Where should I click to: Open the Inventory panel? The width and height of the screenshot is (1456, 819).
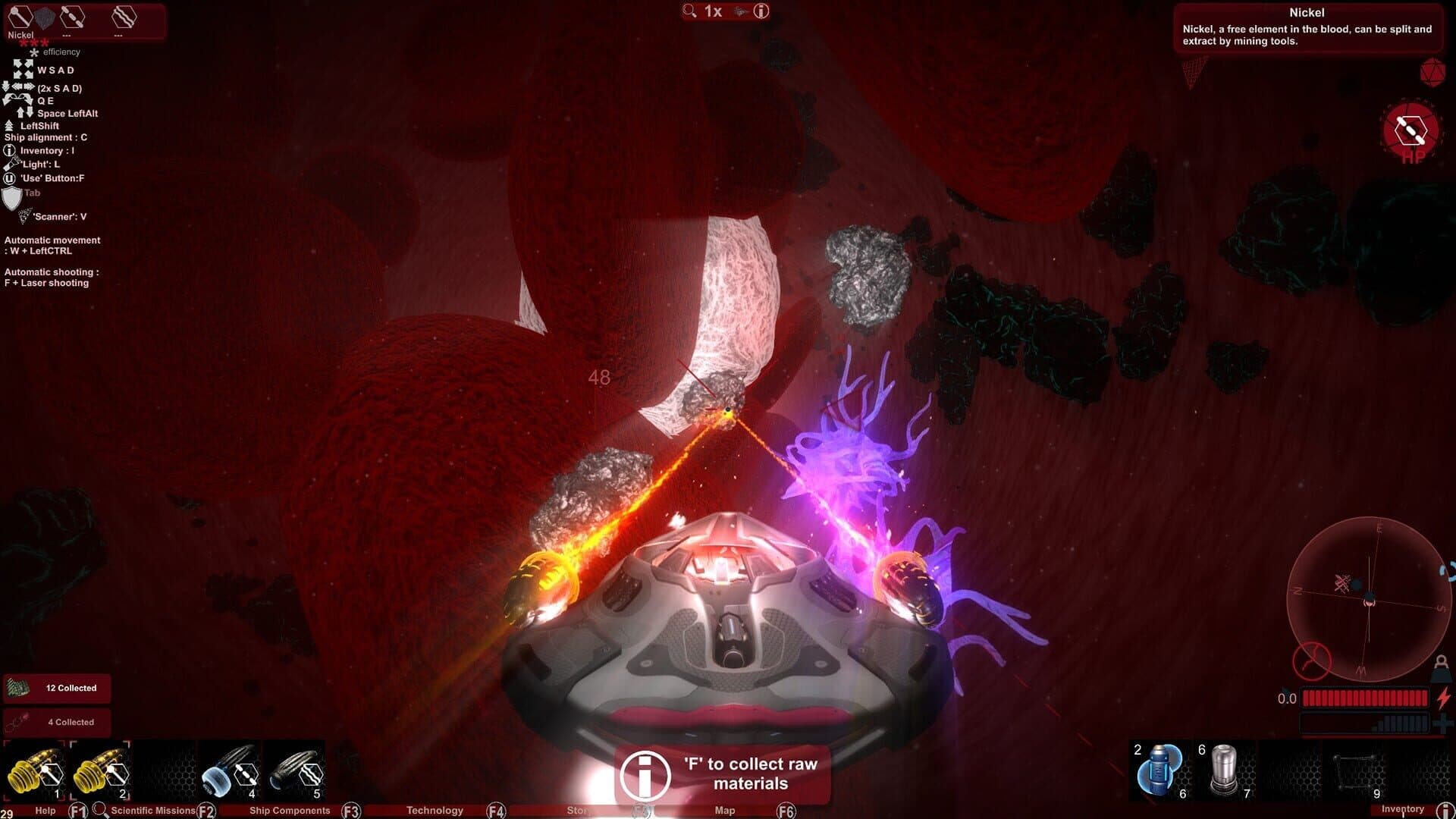click(1402, 810)
